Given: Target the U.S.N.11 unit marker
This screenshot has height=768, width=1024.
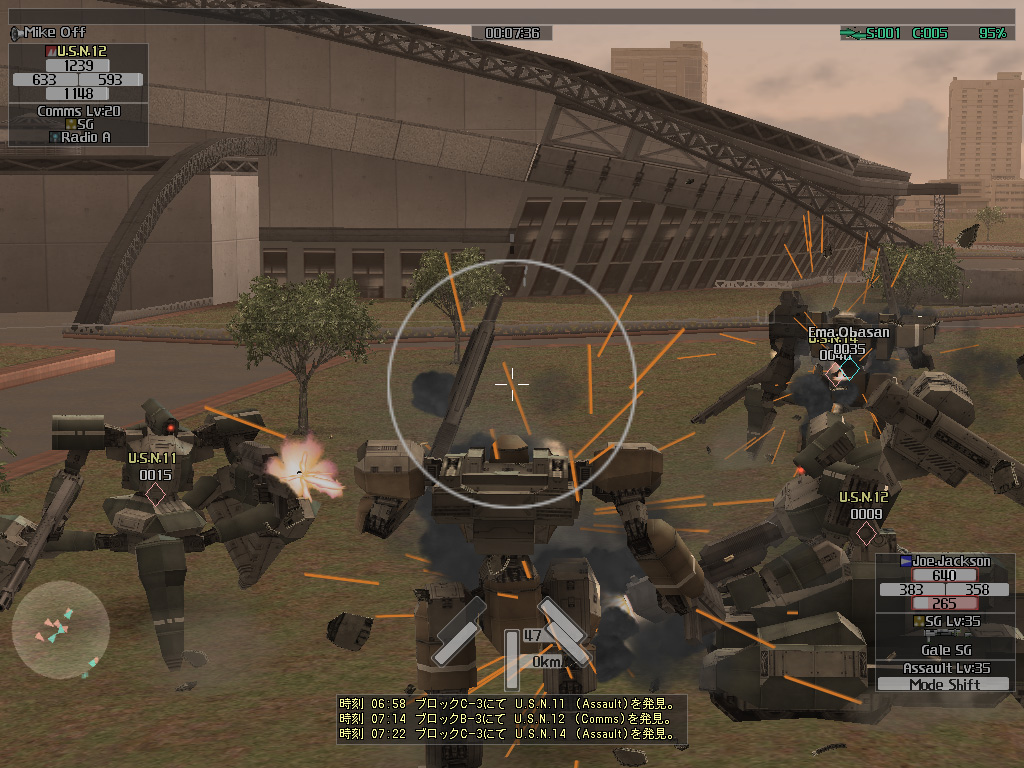Looking at the screenshot, I should coord(155,493).
